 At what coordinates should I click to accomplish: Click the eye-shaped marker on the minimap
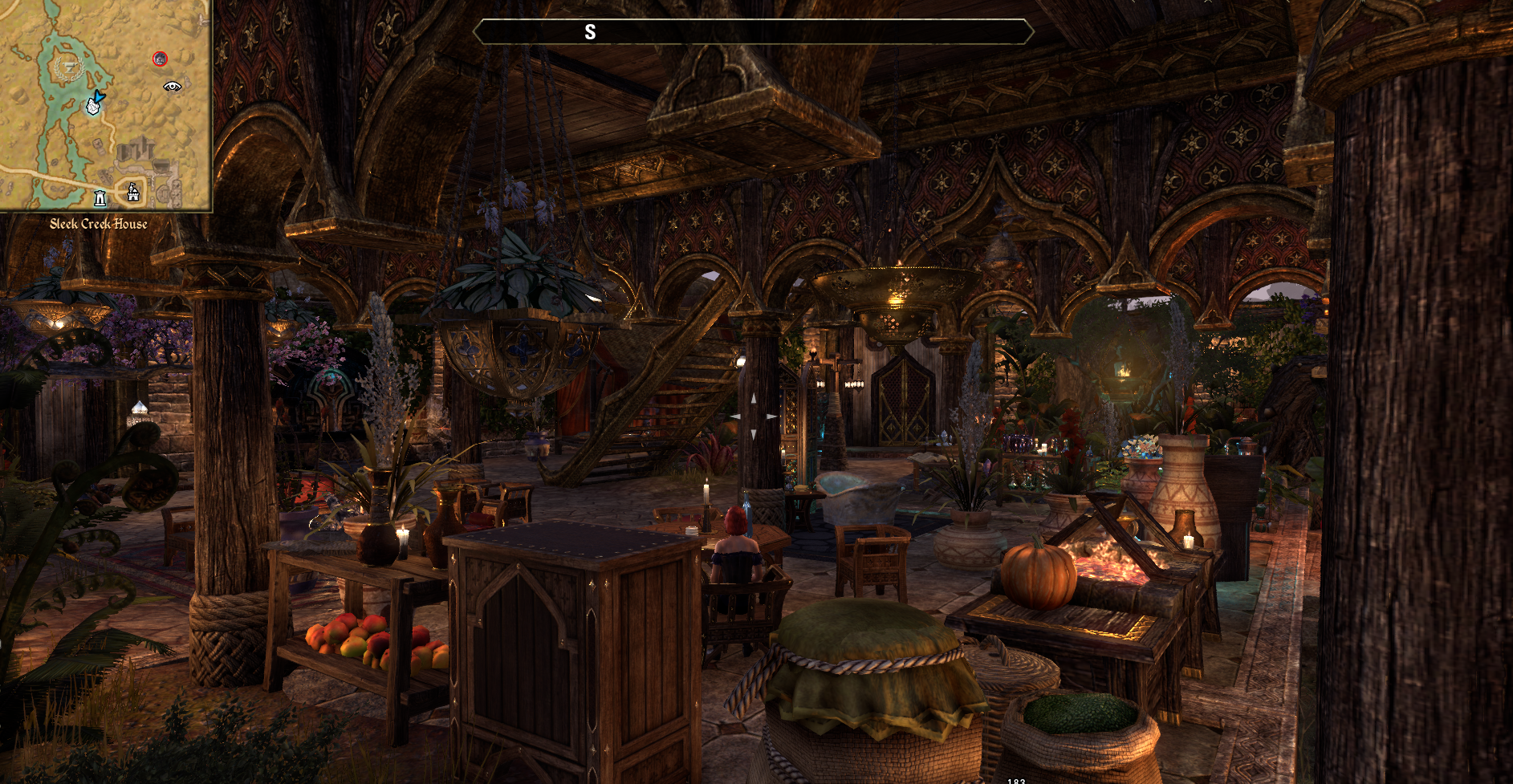(172, 86)
